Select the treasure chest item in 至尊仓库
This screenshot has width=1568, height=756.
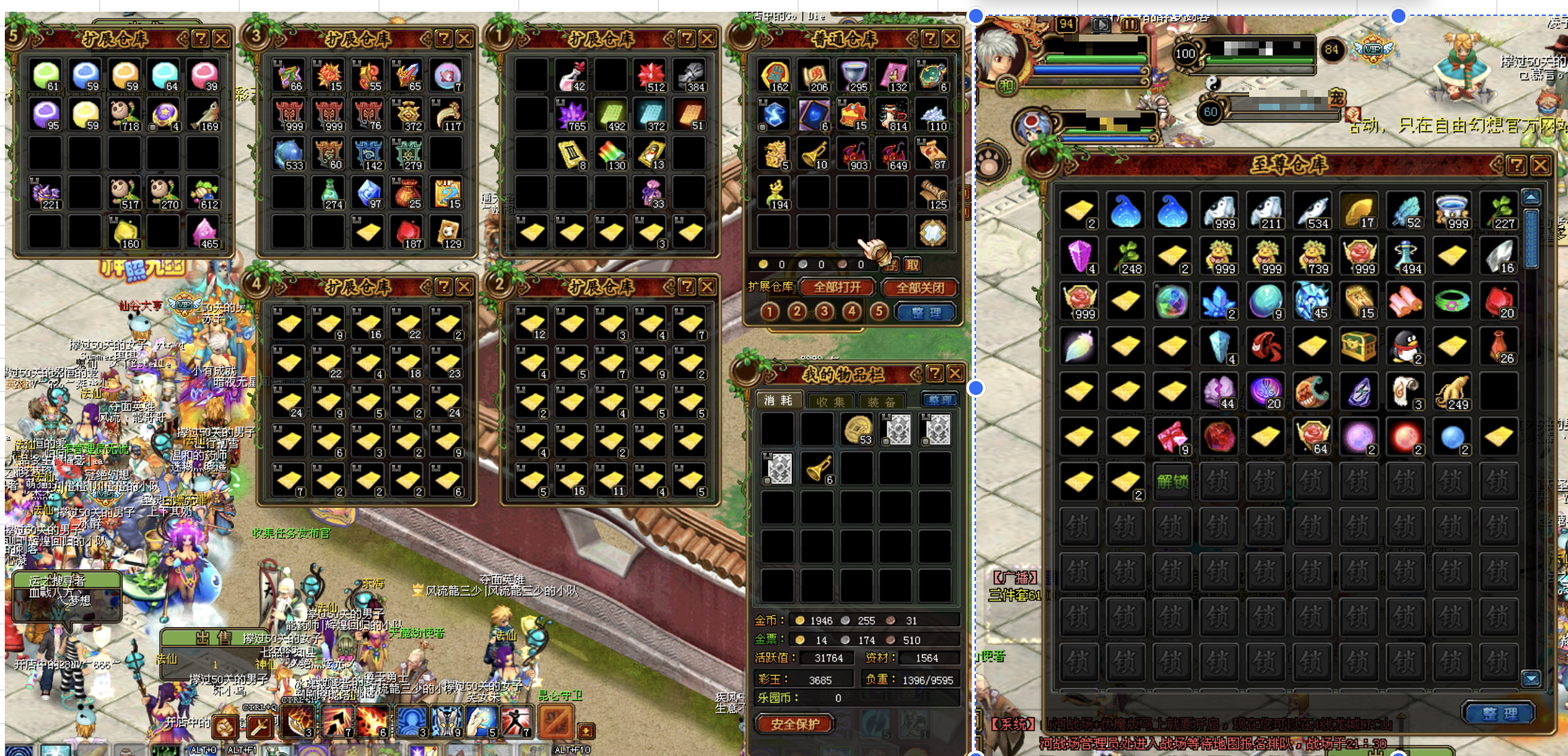coord(1358,346)
